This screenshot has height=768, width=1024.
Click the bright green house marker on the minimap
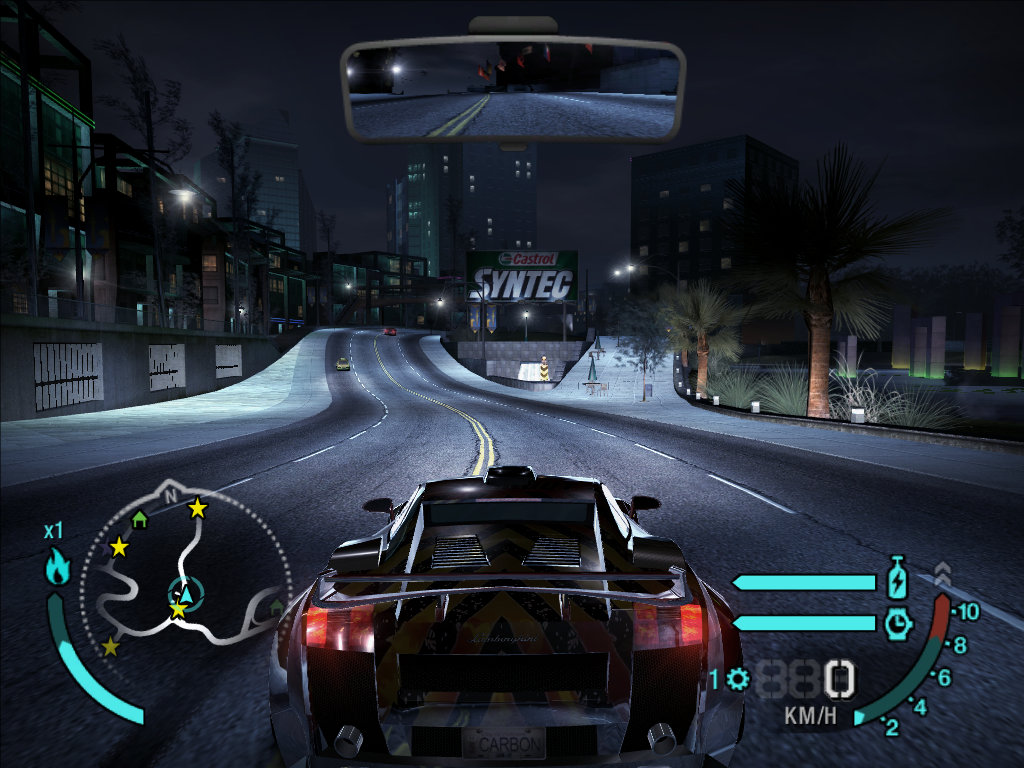(140, 518)
